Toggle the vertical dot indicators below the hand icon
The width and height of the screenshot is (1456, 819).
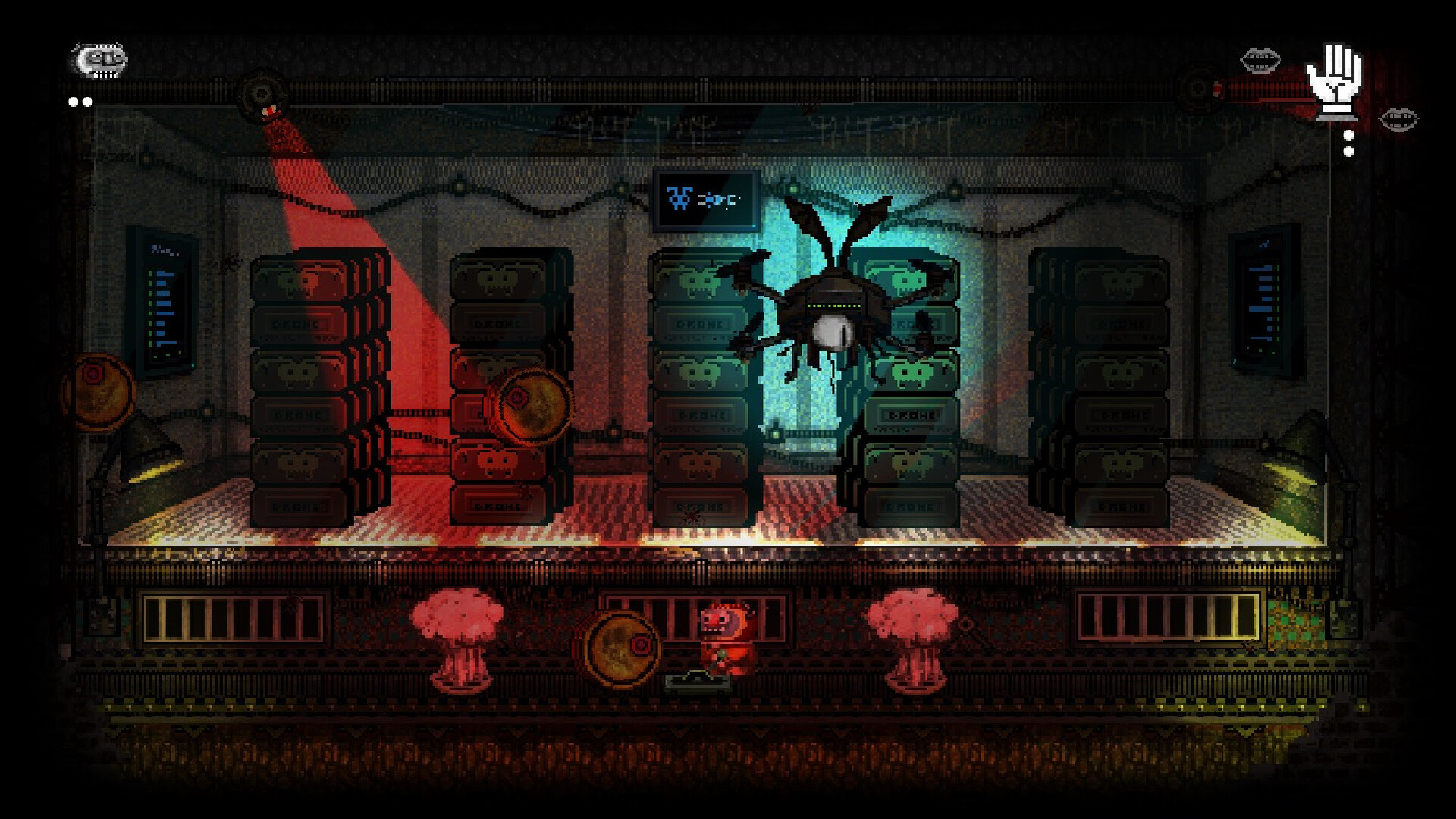pos(1348,144)
